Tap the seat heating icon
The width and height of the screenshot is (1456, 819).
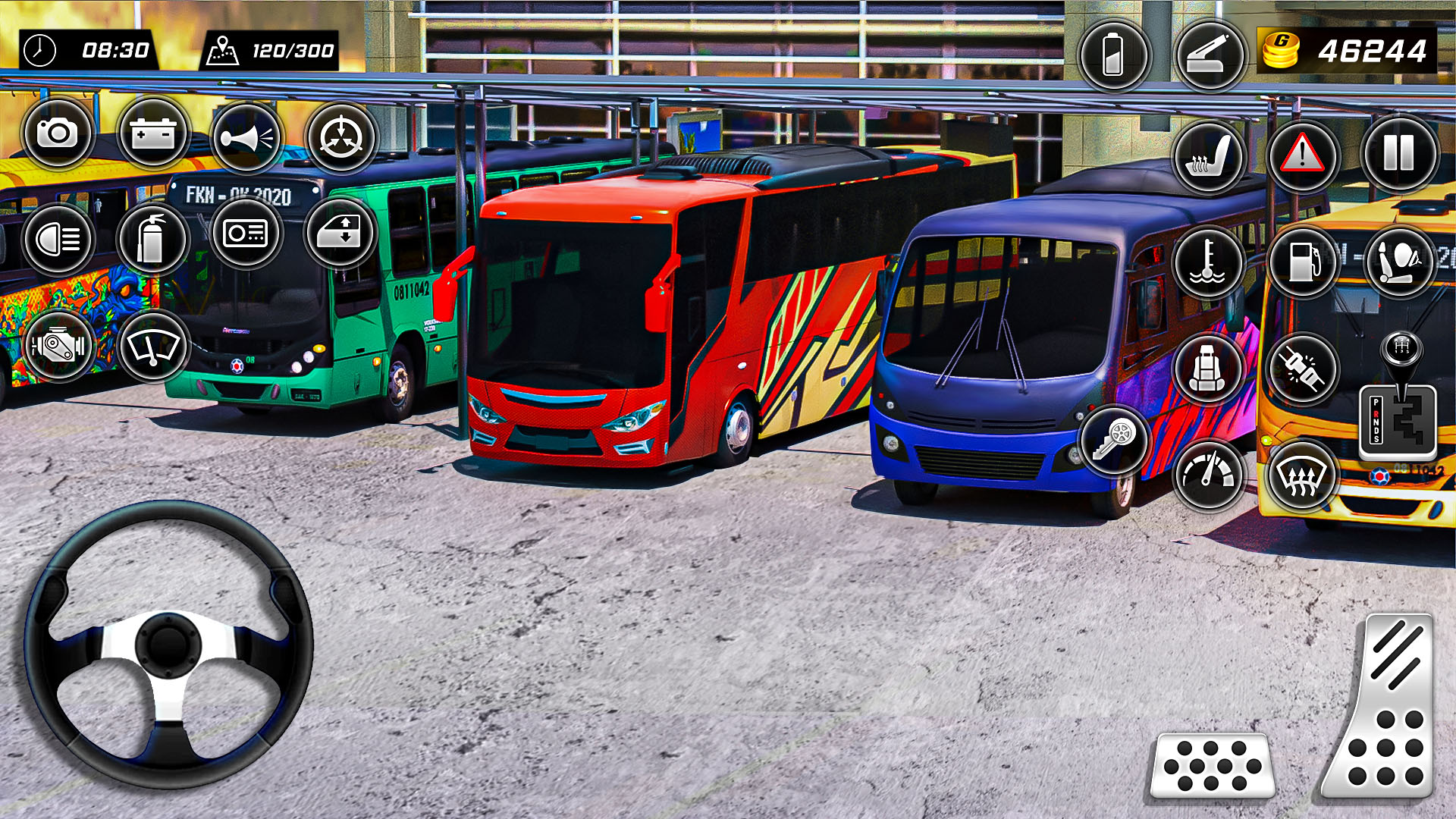click(1210, 157)
